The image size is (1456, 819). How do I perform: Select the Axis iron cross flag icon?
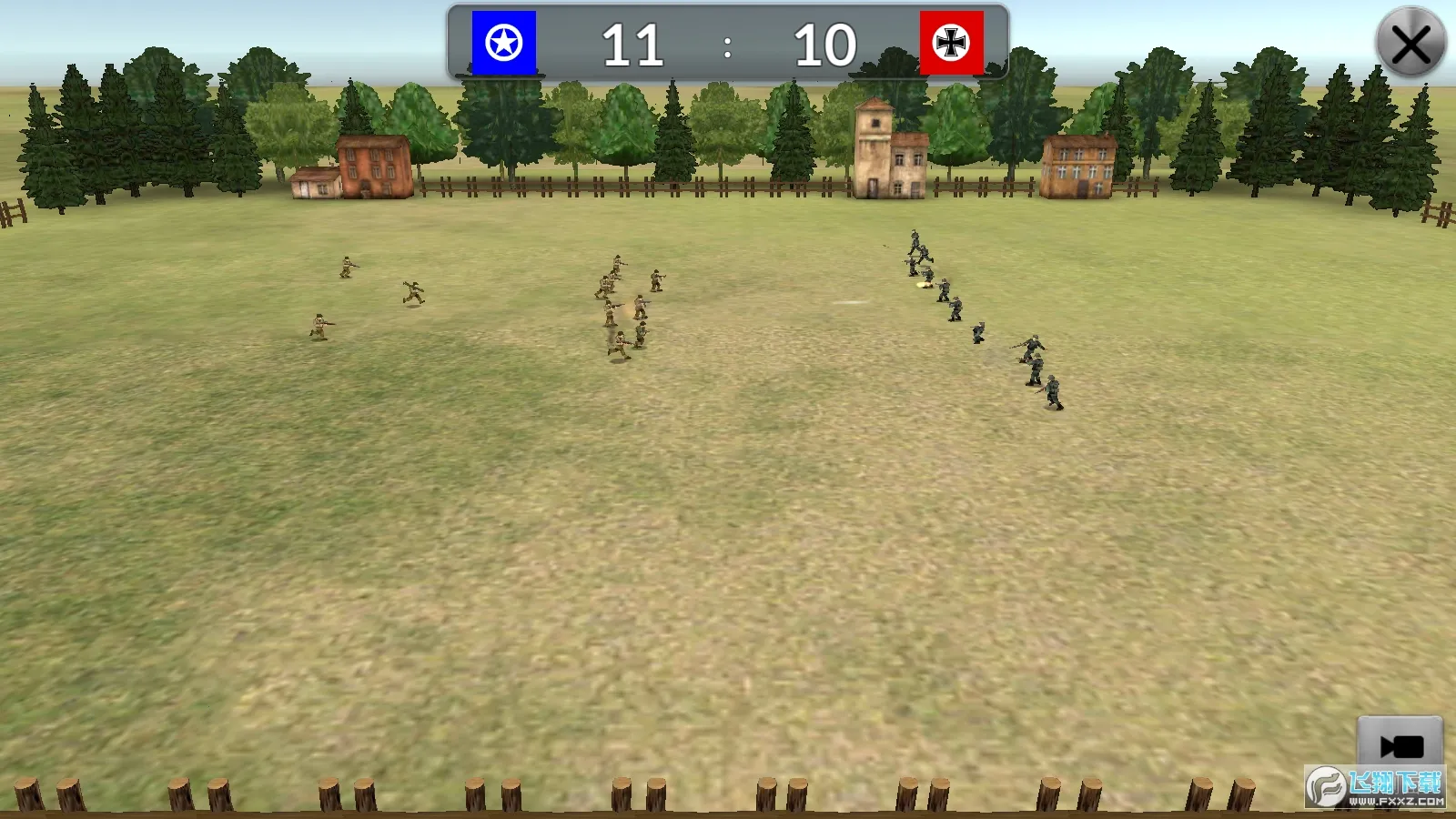tap(953, 43)
